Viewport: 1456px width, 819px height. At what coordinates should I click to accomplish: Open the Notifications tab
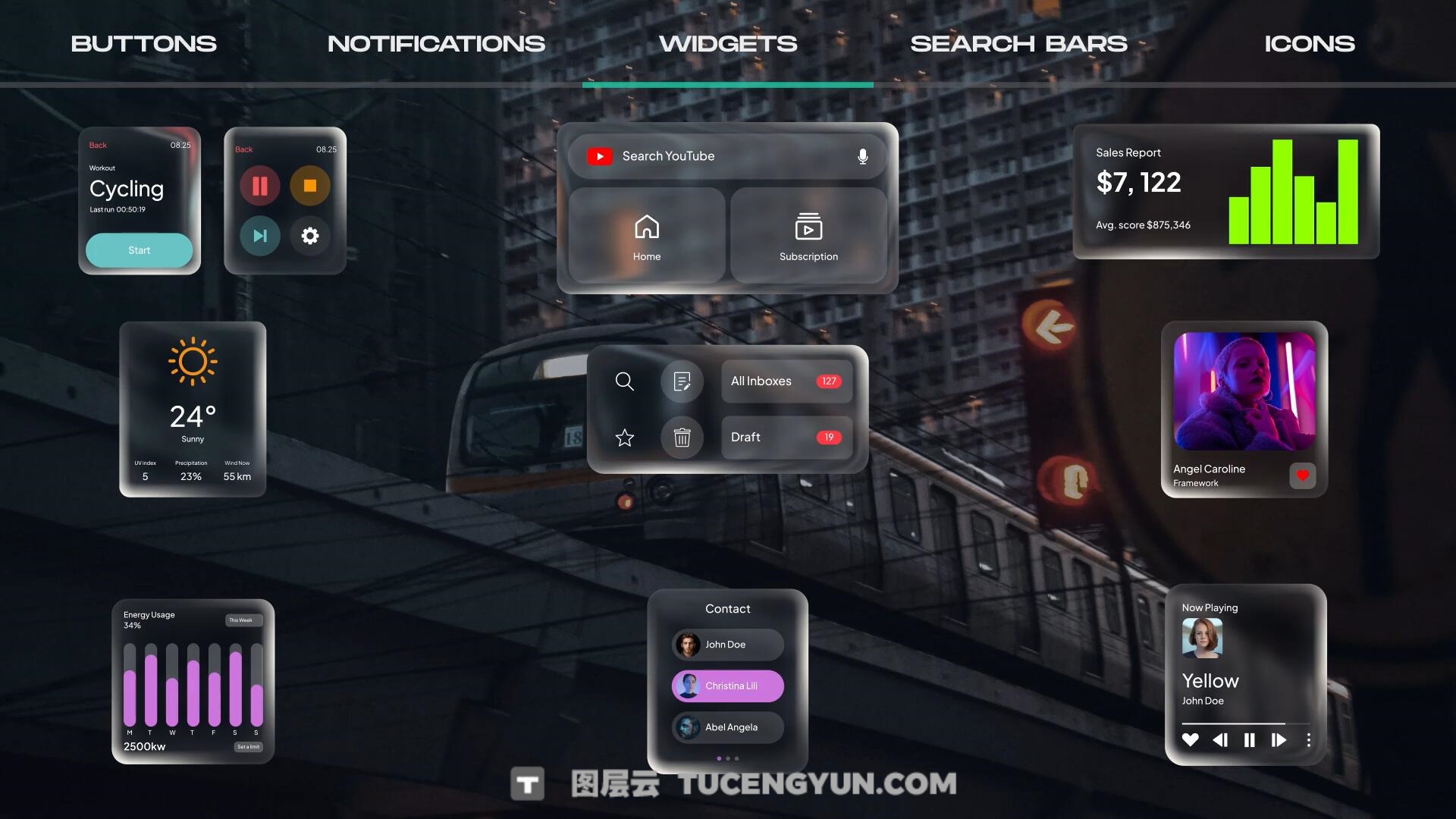pos(436,44)
